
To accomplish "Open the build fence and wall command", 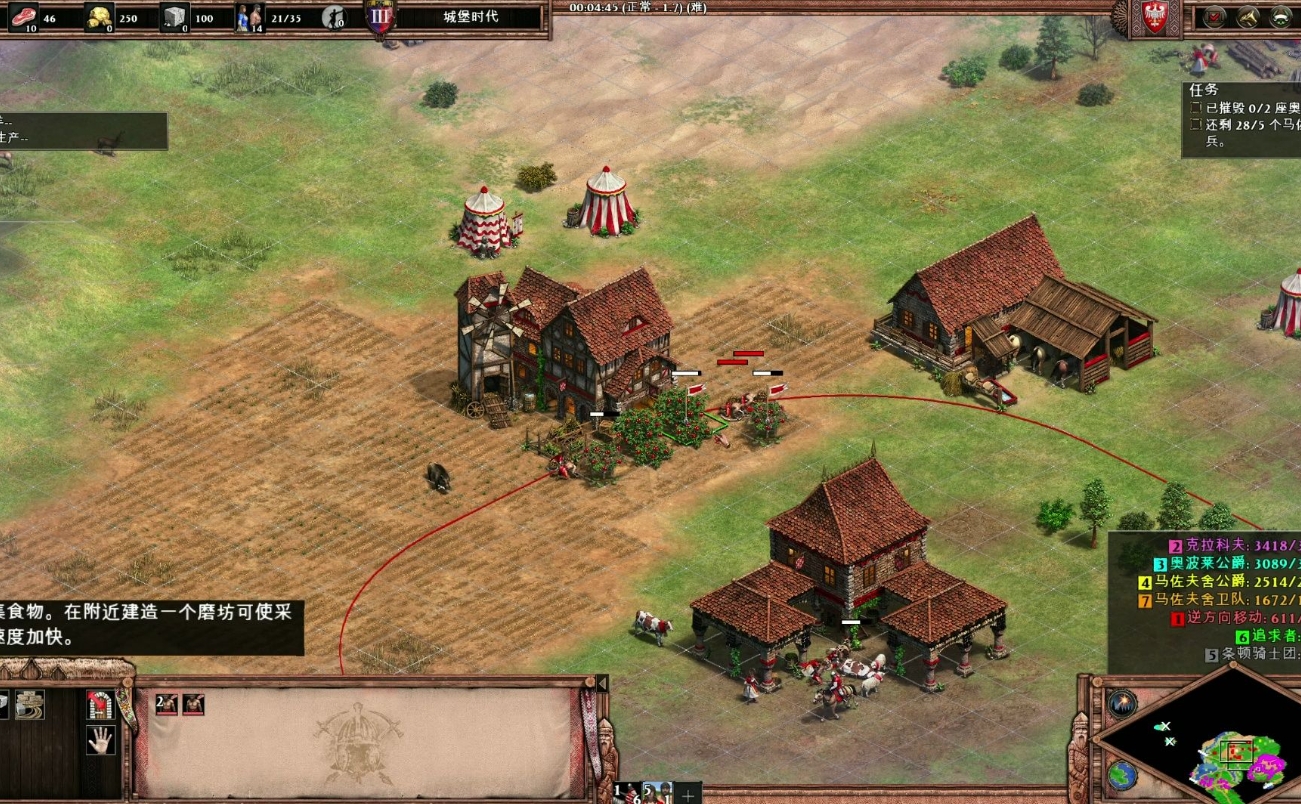I will pos(30,705).
